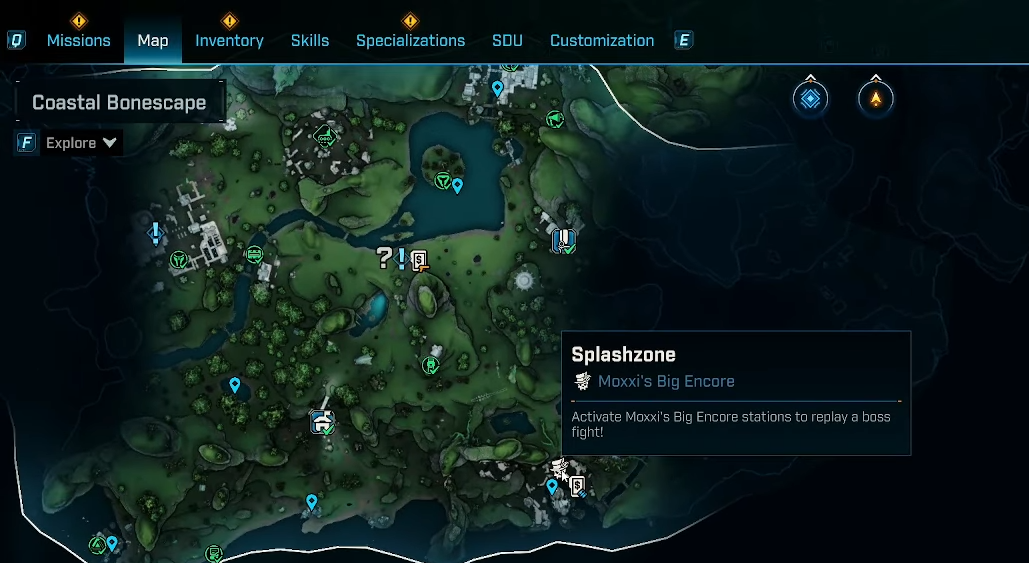Select the blue pin on the lake island
1029x563 pixels.
pyautogui.click(x=458, y=185)
